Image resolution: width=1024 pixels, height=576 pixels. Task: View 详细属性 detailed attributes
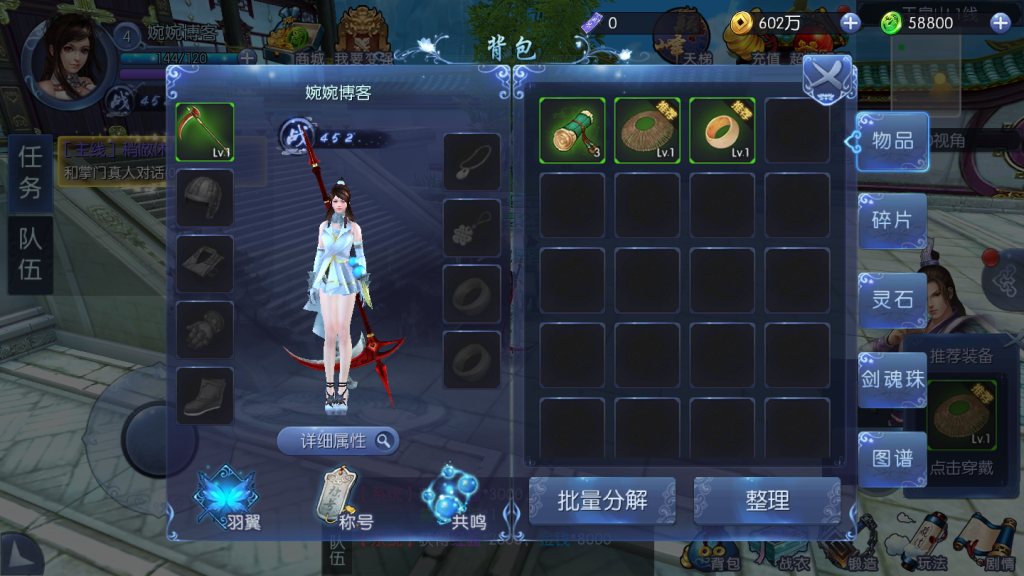[x=338, y=441]
